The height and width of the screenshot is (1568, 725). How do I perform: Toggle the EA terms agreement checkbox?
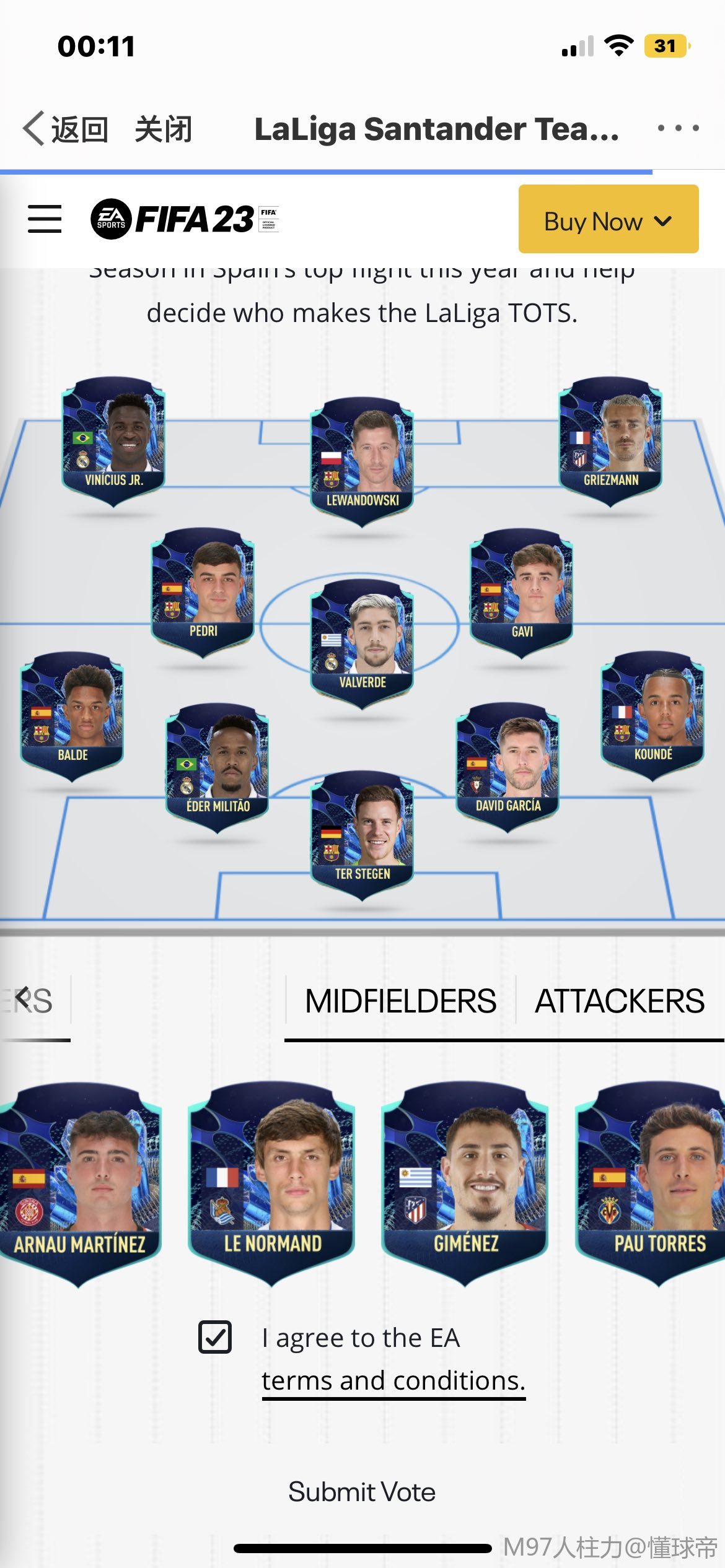click(x=215, y=1336)
